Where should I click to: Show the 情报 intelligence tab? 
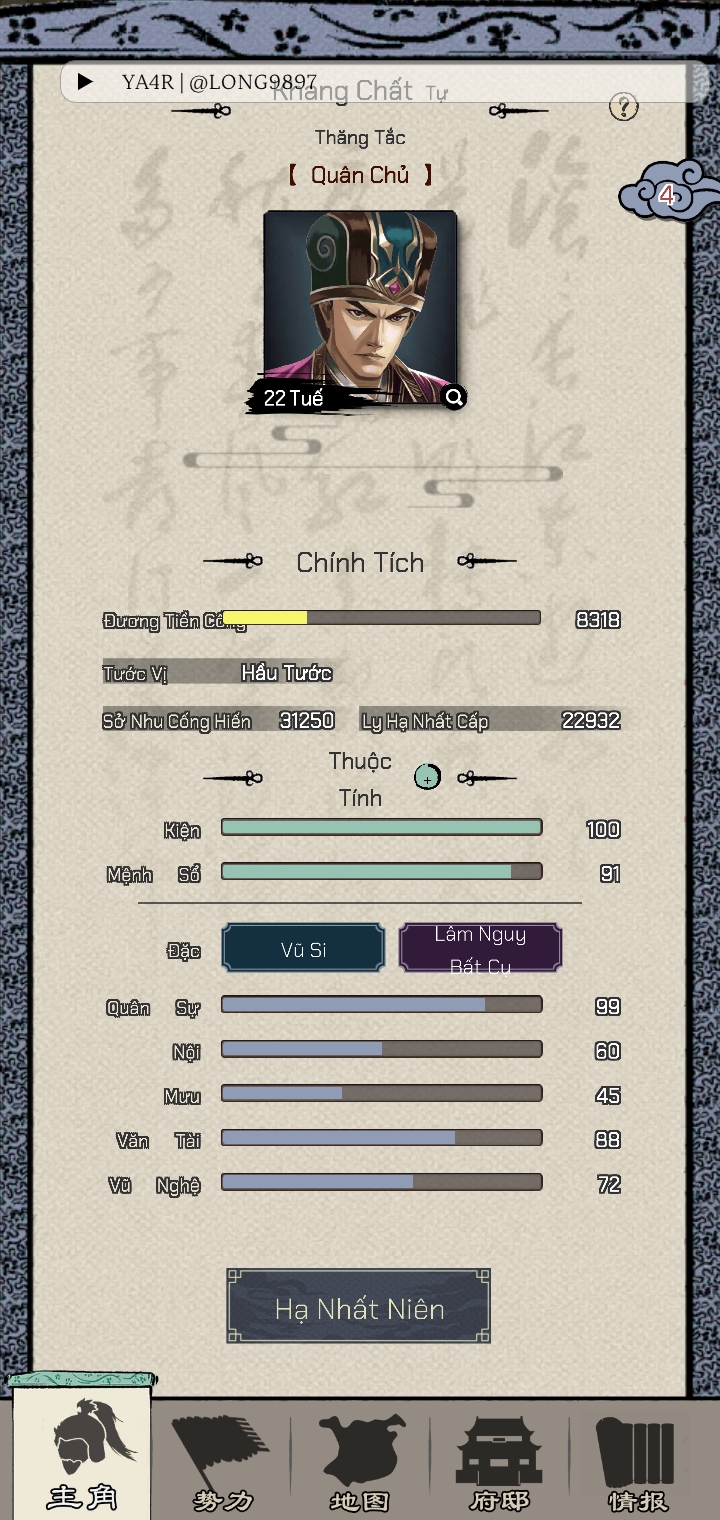coord(637,1460)
